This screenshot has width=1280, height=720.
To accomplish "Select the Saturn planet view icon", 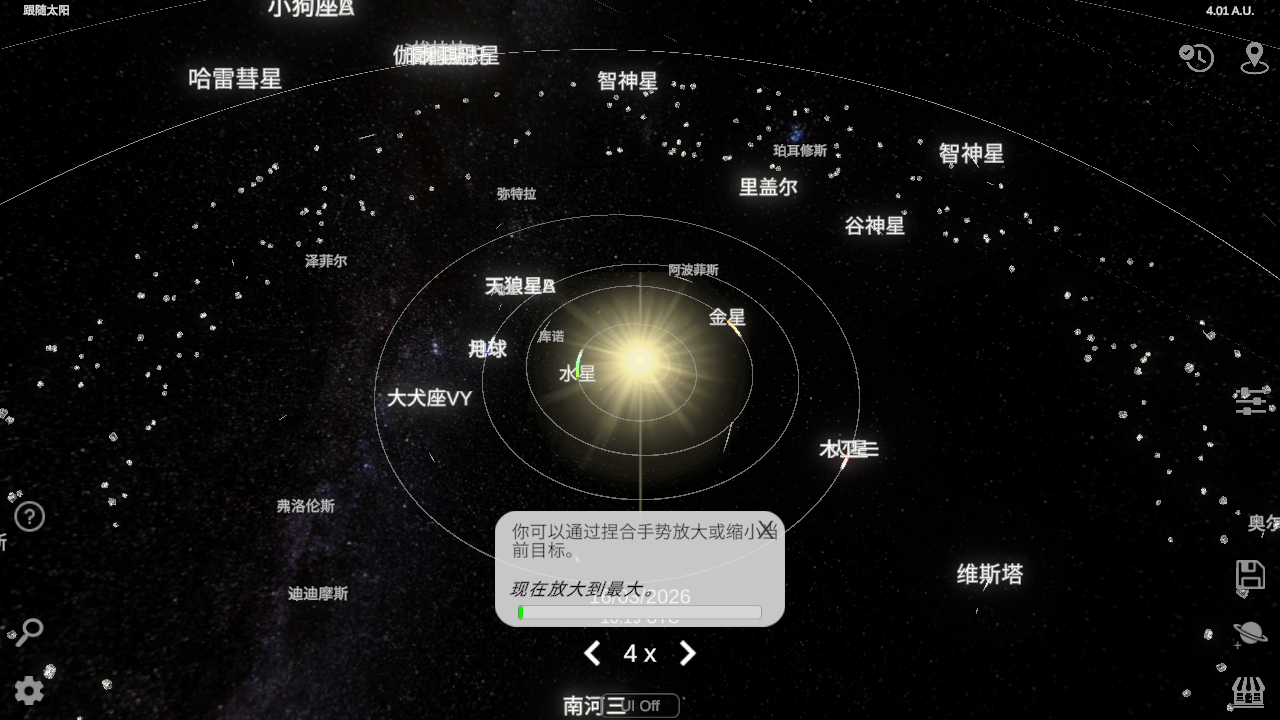I will 1251,632.
